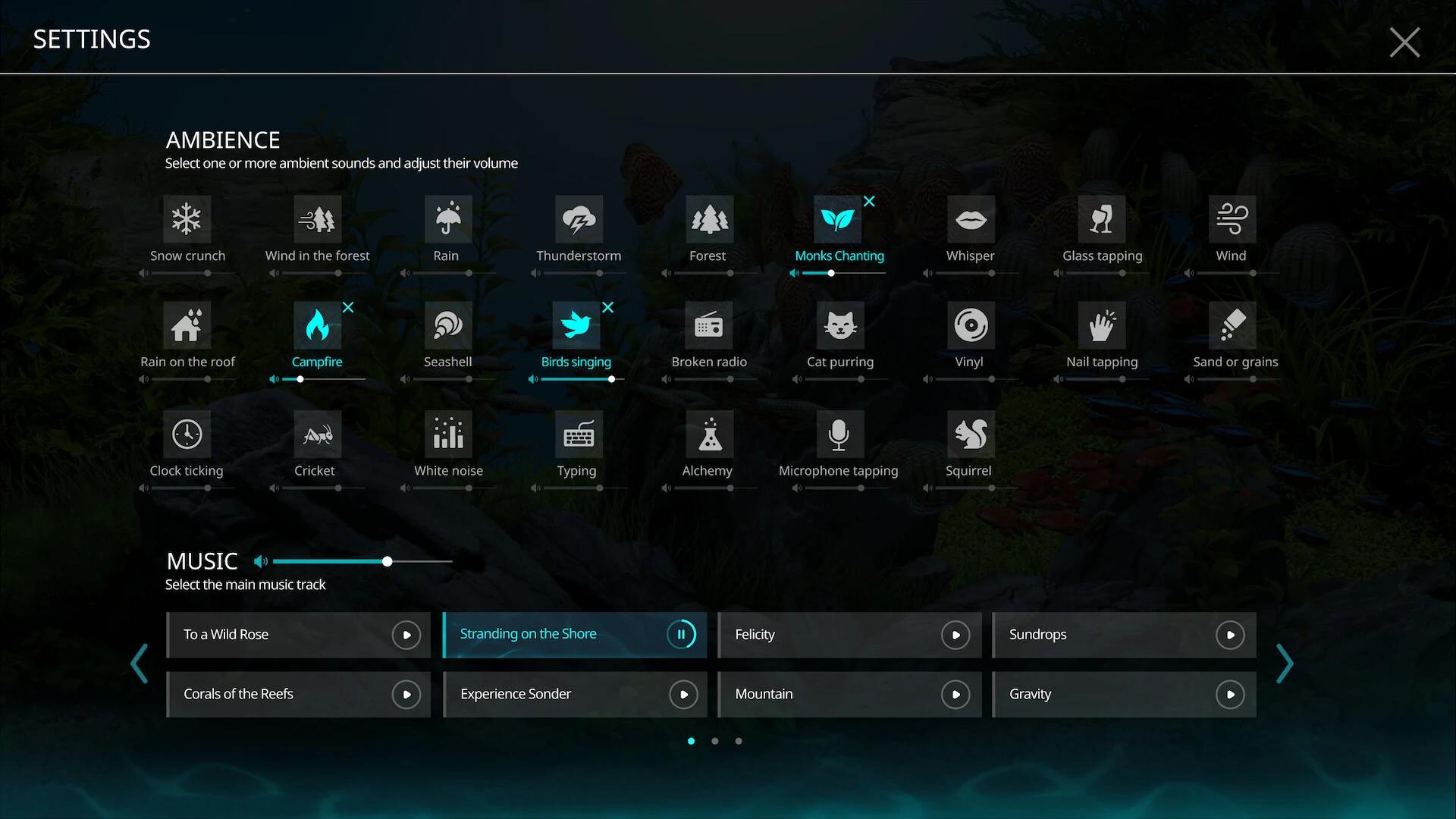Disable the Monks Chanting sound

point(869,202)
